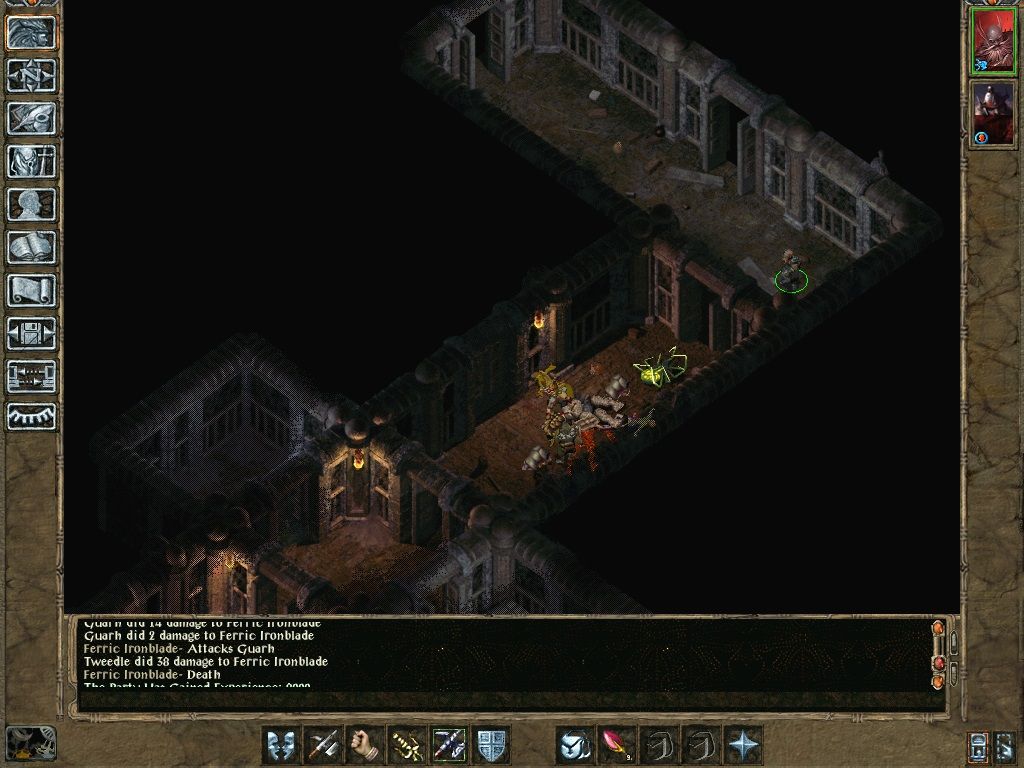Click the arrows button below the disk icon
The width and height of the screenshot is (1024, 768).
point(32,376)
